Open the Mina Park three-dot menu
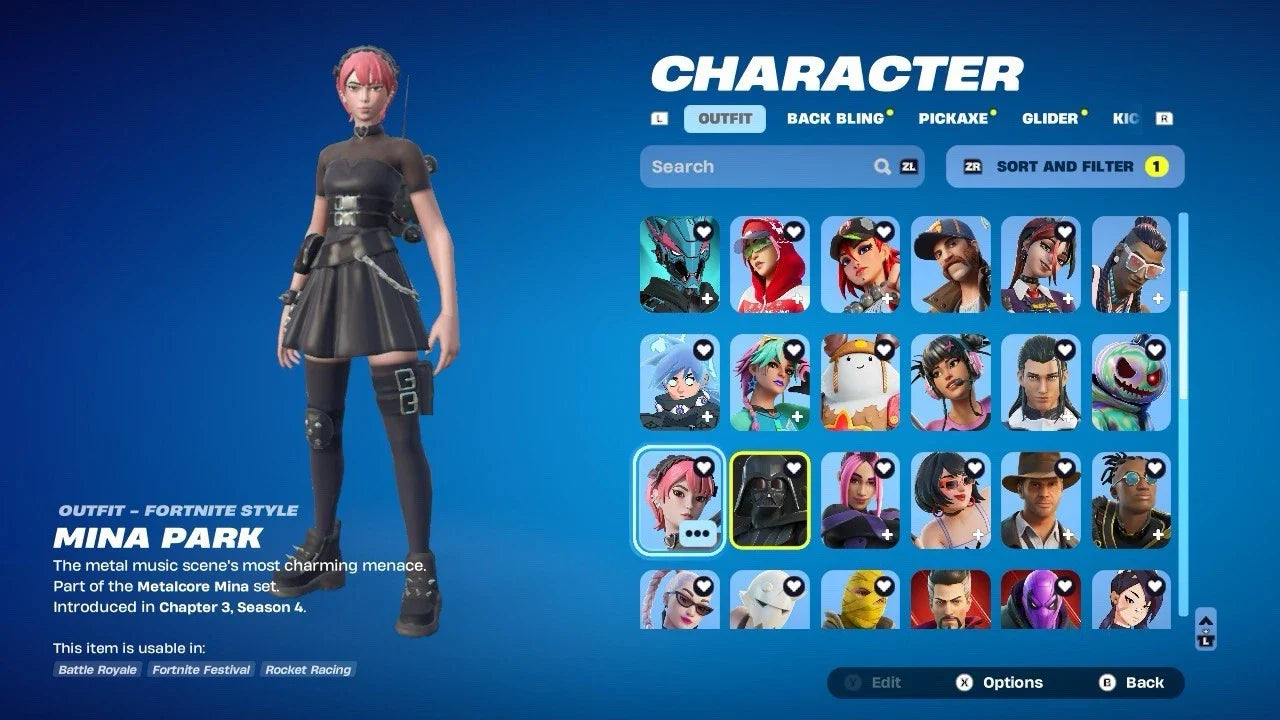The image size is (1280, 720). [698, 534]
